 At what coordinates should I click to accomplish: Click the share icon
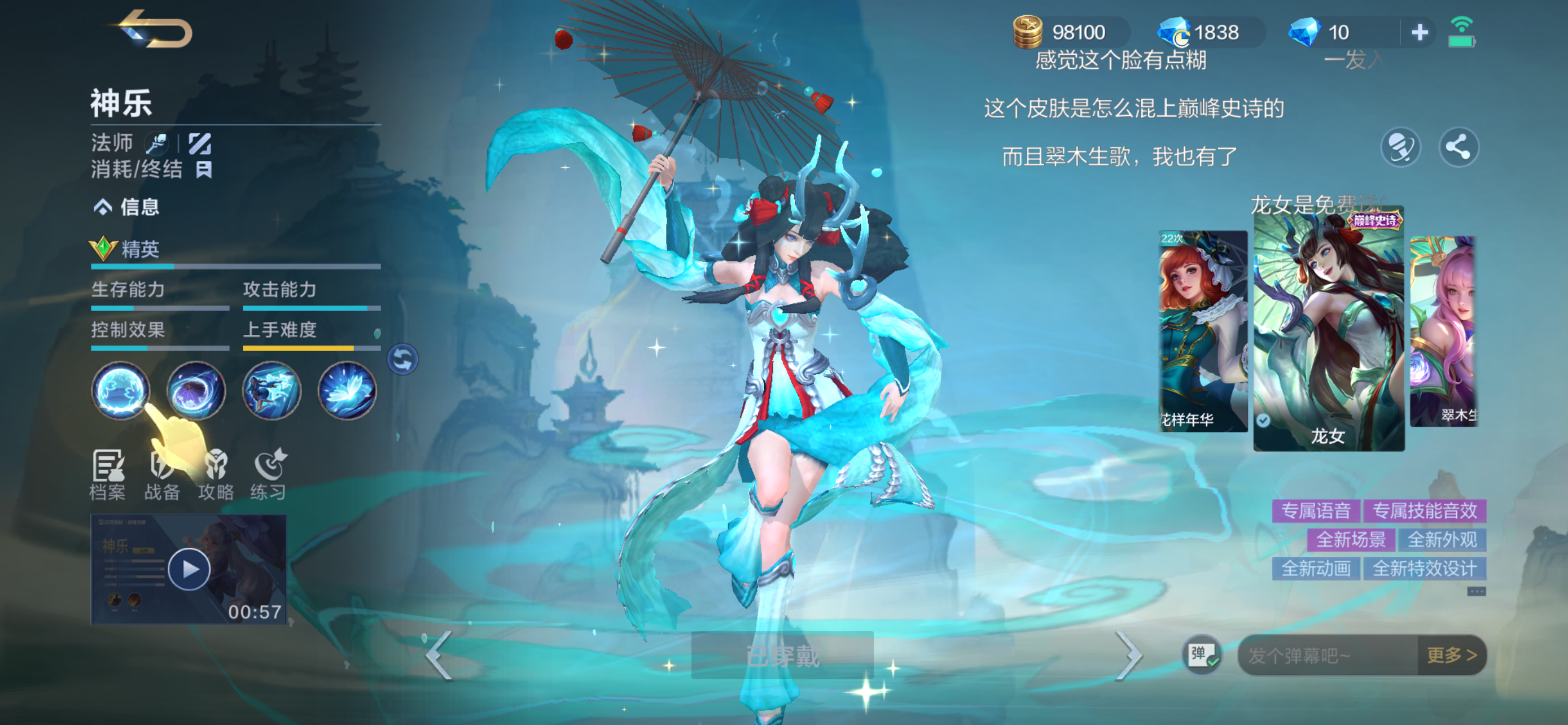(1458, 147)
